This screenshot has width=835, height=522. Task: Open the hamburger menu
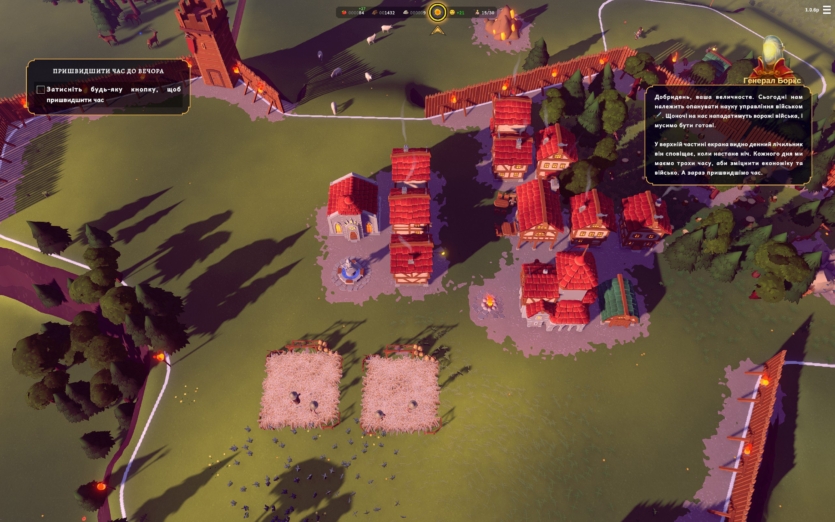826,10
